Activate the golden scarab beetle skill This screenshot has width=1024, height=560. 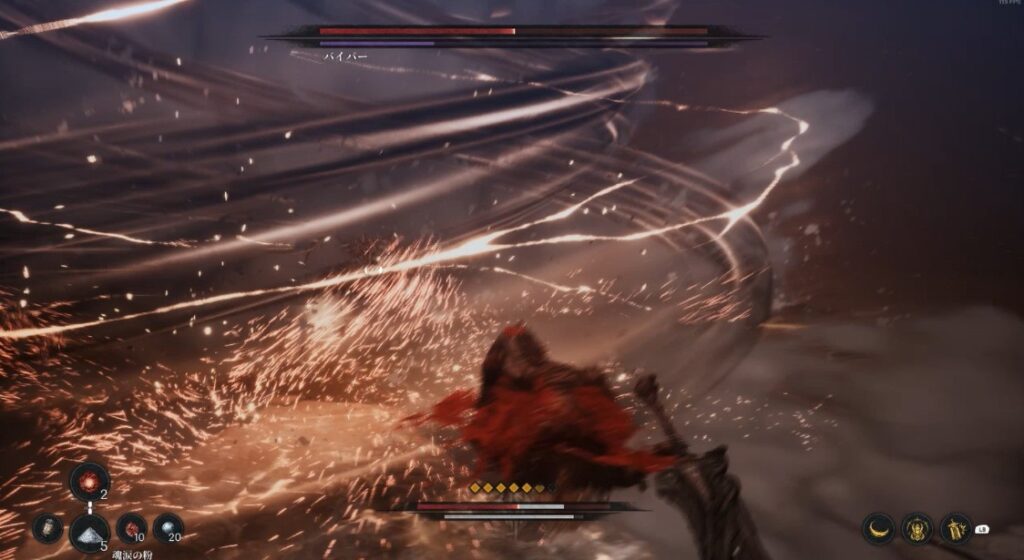point(917,527)
